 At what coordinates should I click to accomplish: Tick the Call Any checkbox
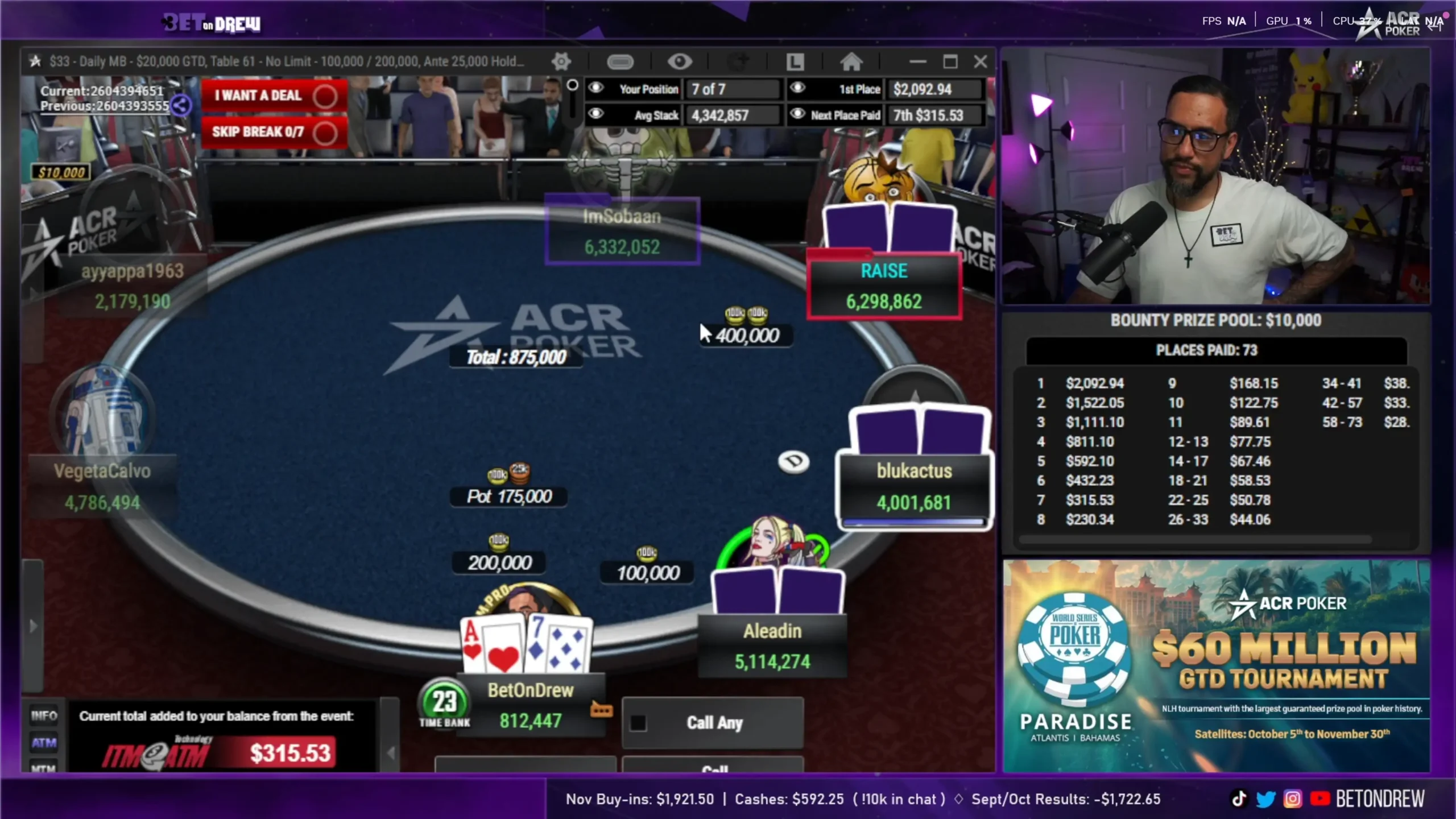tap(638, 723)
